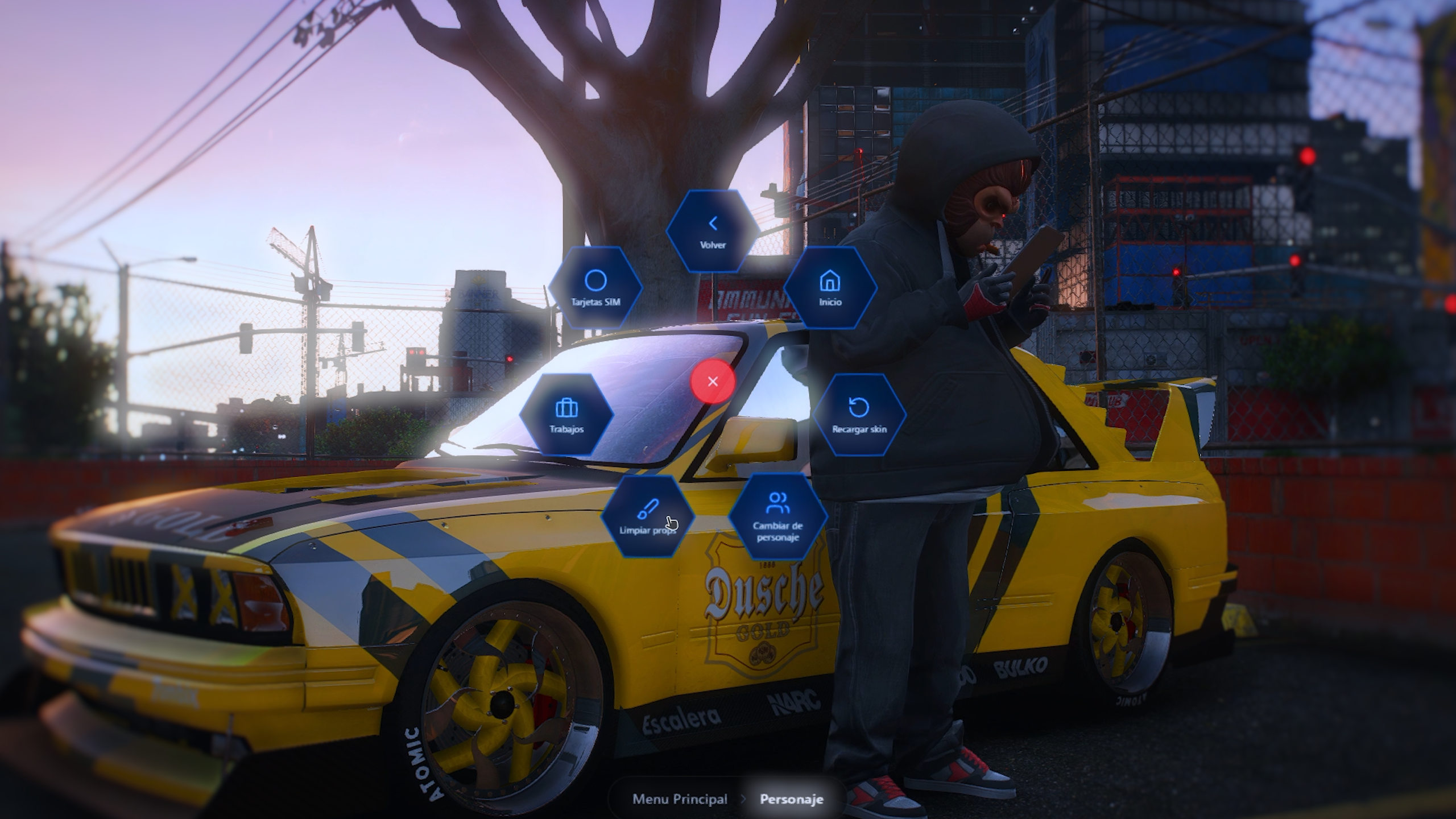Click the Personaje breadcrumb

[791, 799]
